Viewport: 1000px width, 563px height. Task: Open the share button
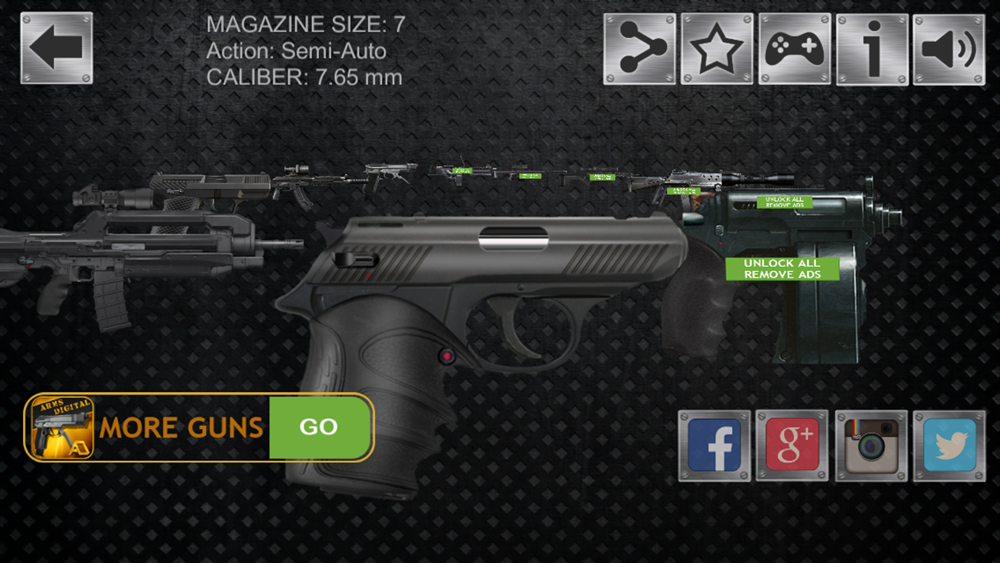pyautogui.click(x=639, y=49)
